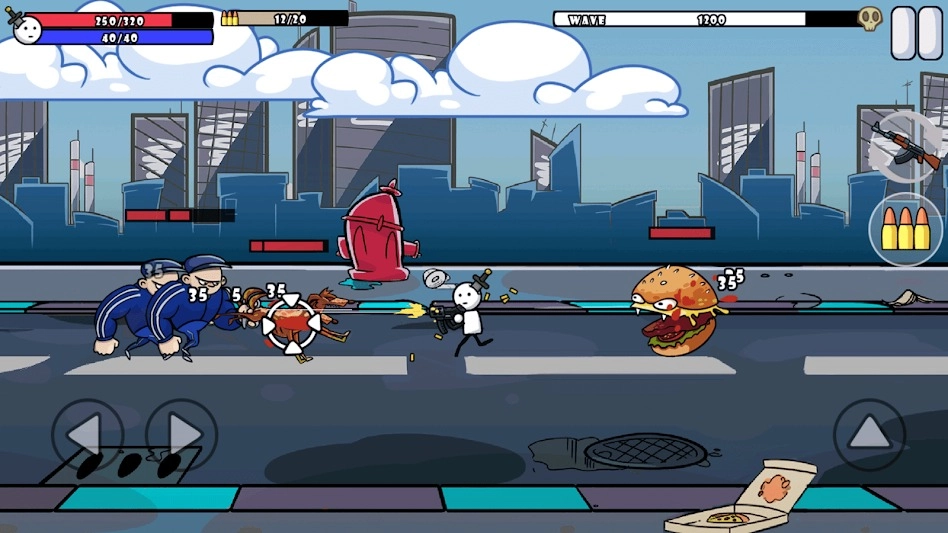948x533 pixels.
Task: Jump using the up arrow button
Action: (x=869, y=435)
